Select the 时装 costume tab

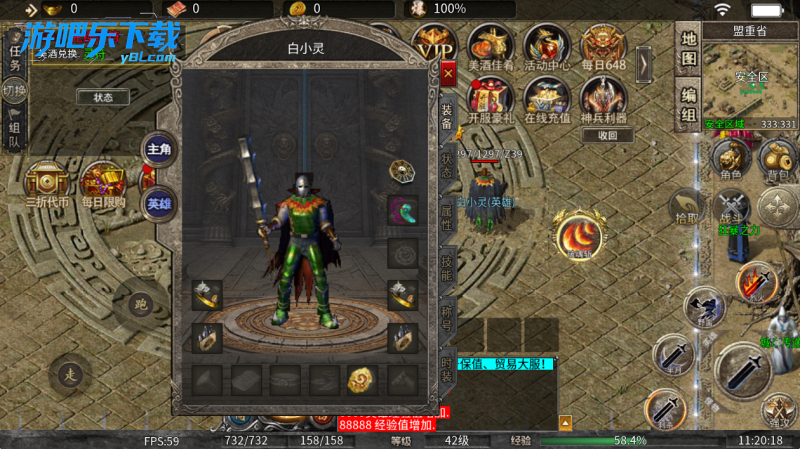[447, 371]
